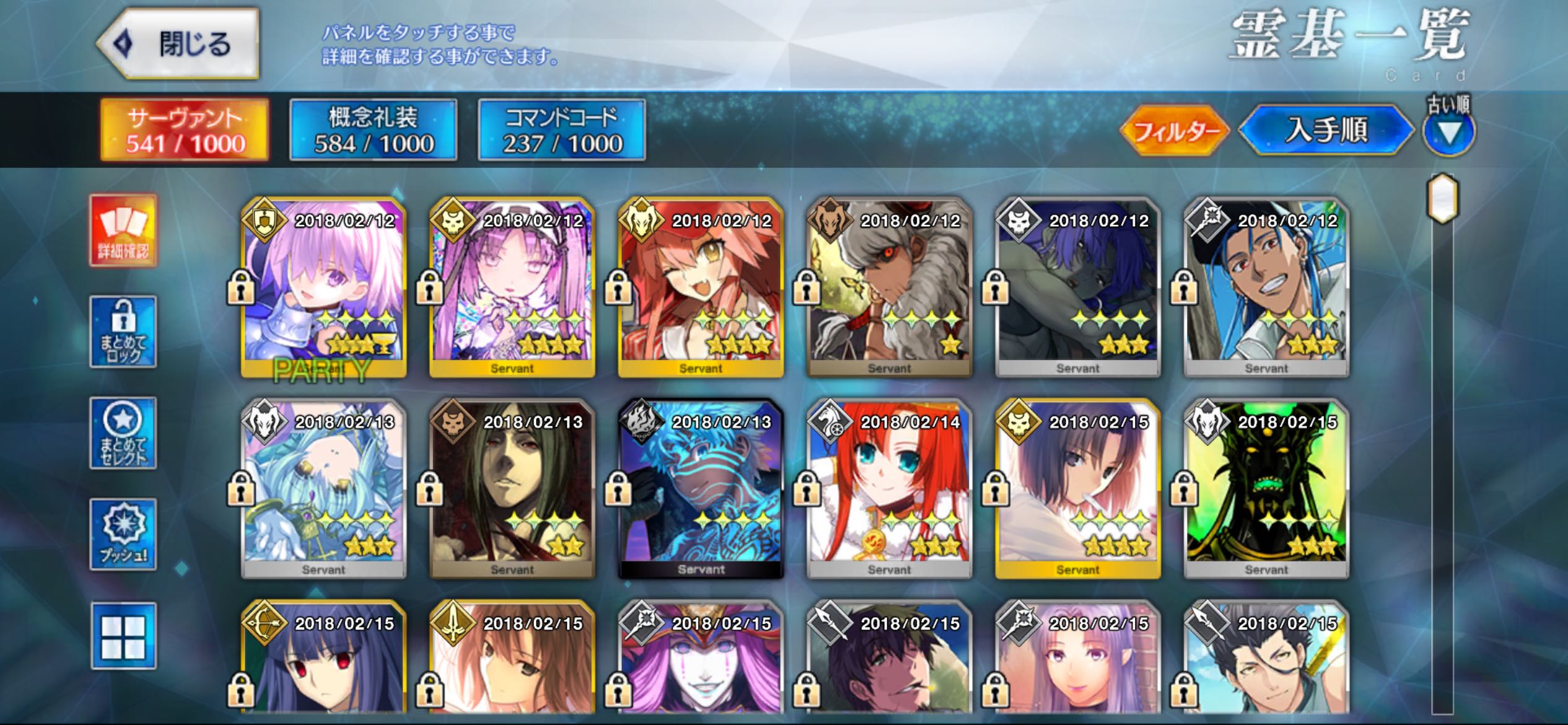Viewport: 1568px width, 725px height.
Task: Select the Mash shield servant with PARTY label
Action: pos(324,288)
